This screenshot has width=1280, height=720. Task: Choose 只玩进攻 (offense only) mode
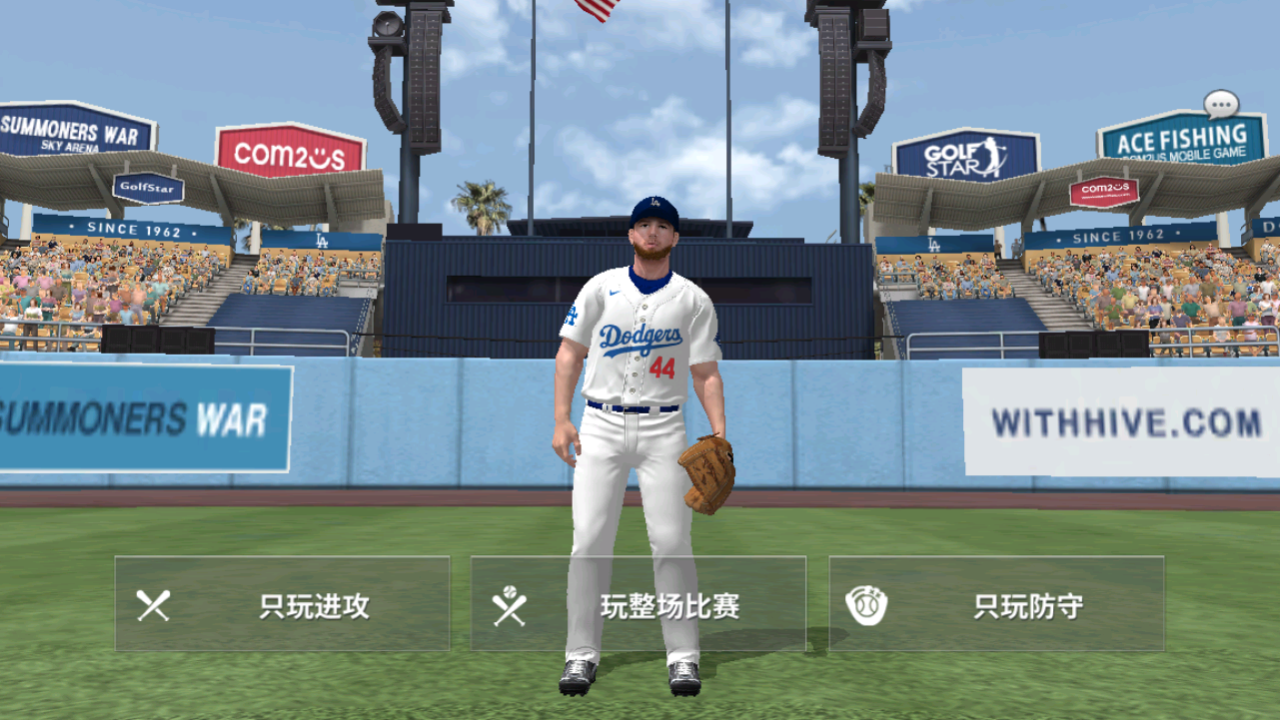click(282, 604)
